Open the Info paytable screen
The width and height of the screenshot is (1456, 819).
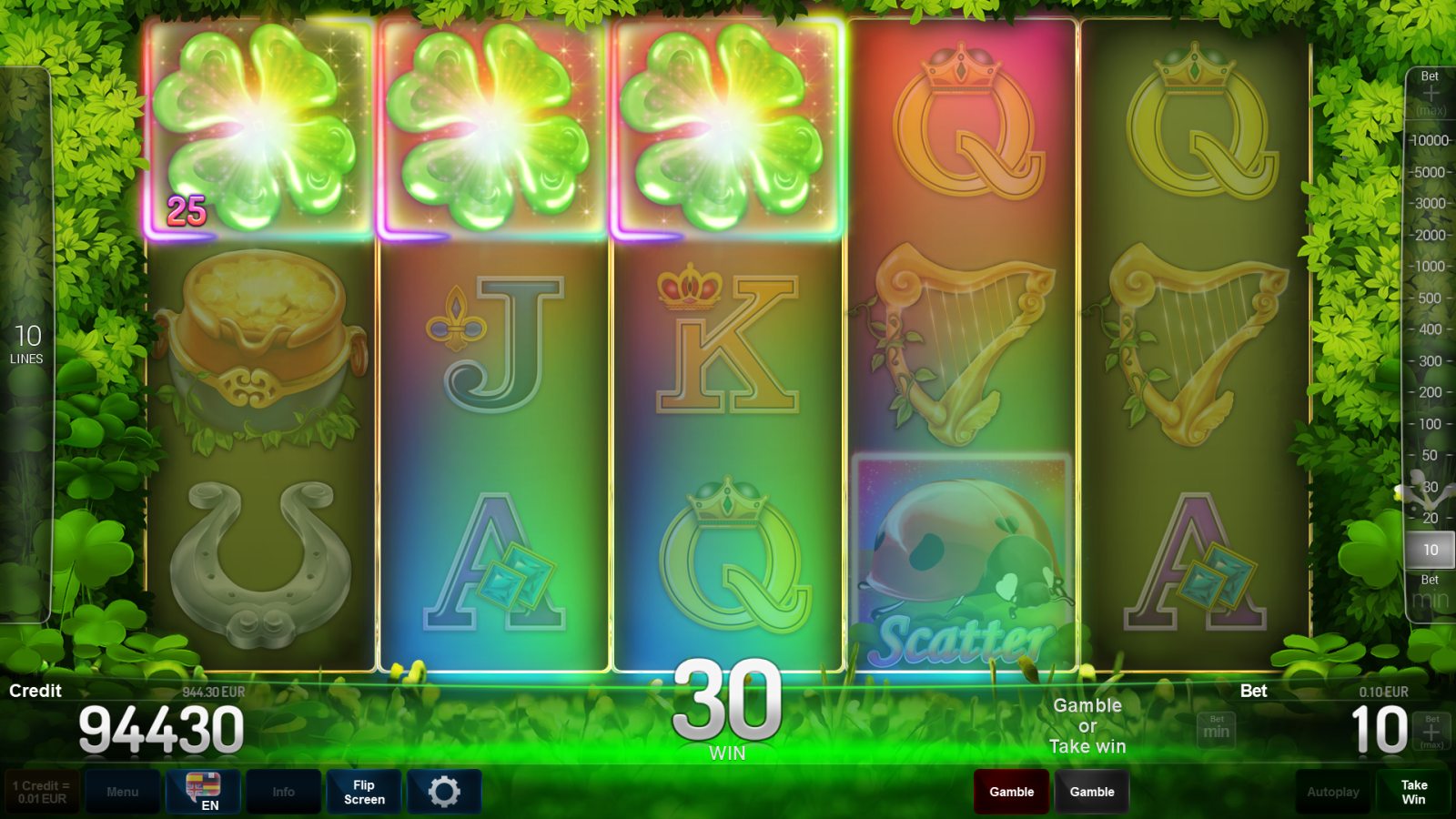point(284,792)
